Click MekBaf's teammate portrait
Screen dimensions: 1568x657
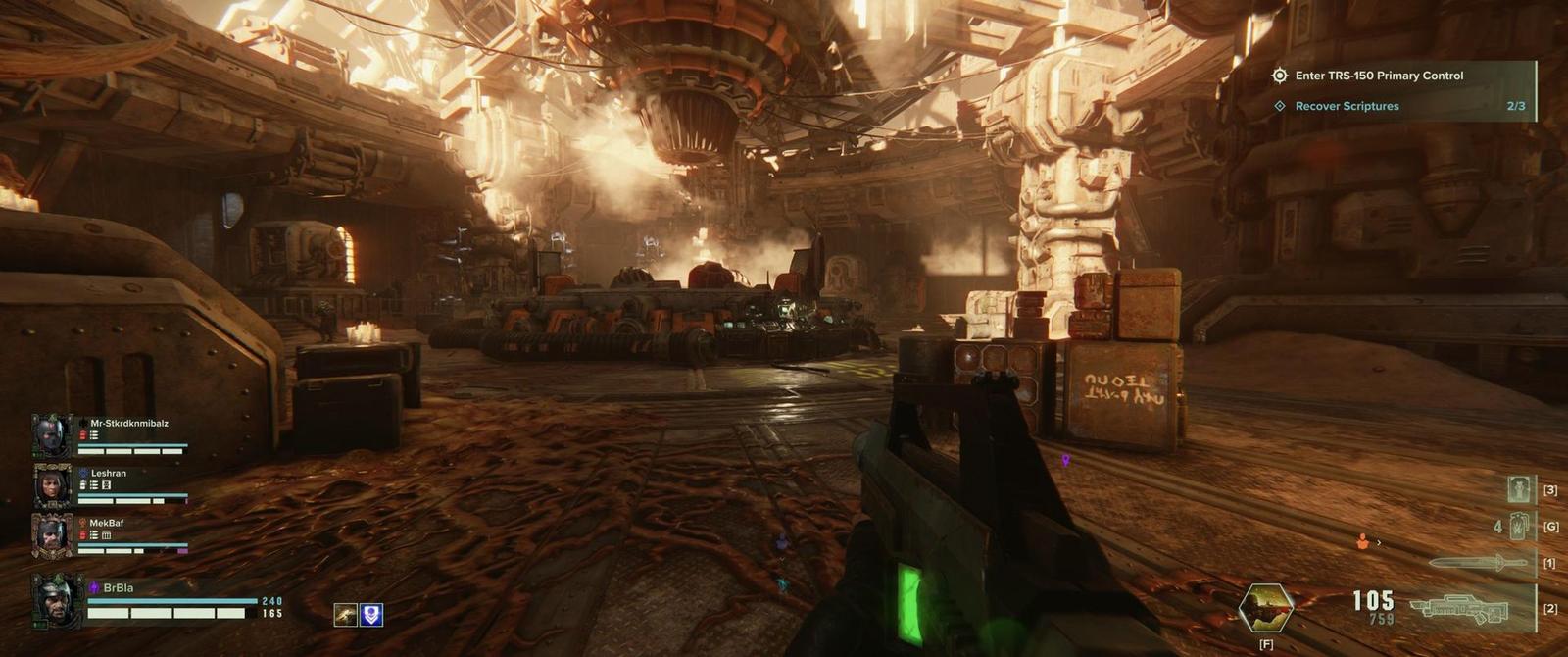(x=52, y=535)
